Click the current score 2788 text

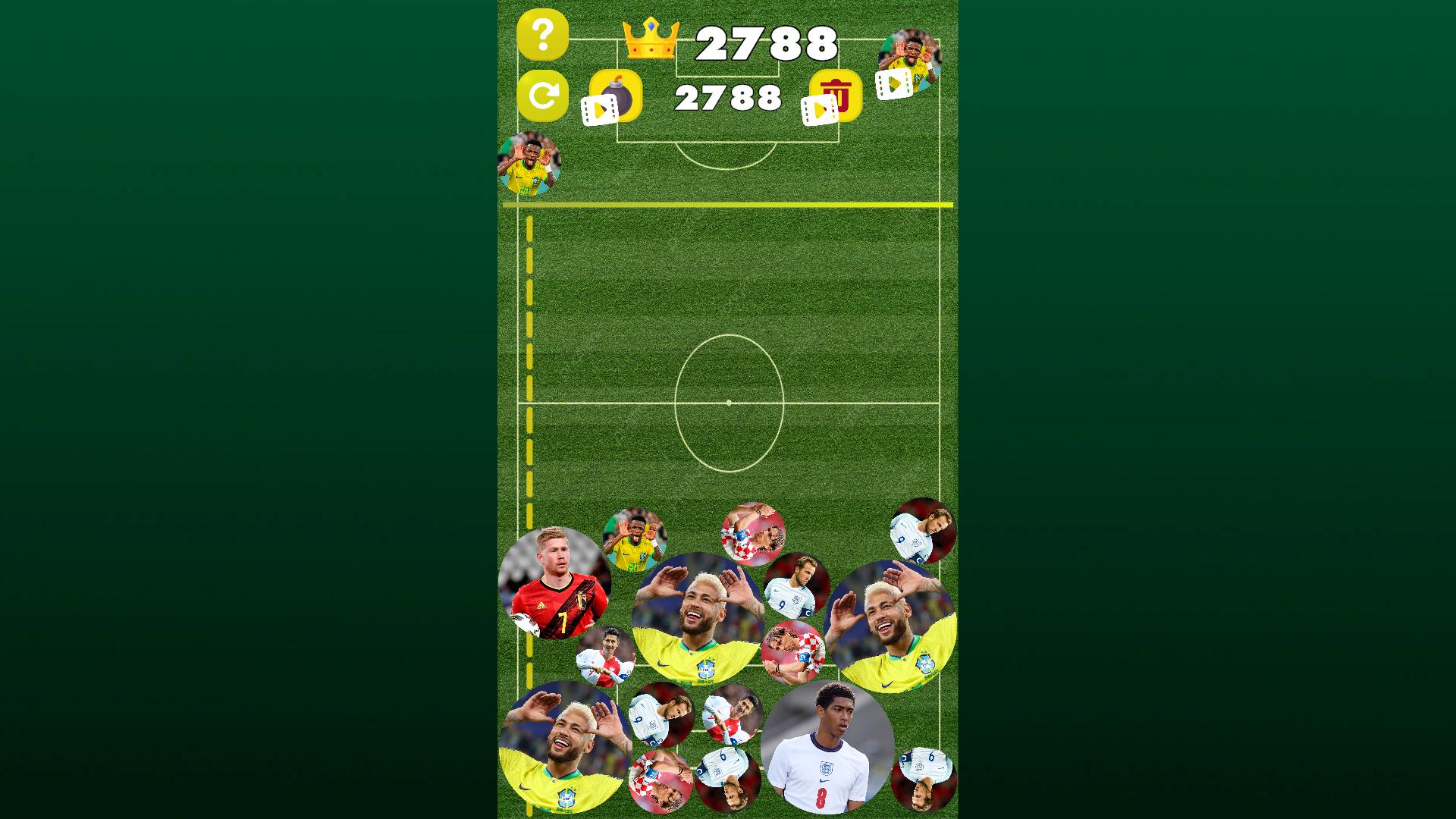(728, 97)
